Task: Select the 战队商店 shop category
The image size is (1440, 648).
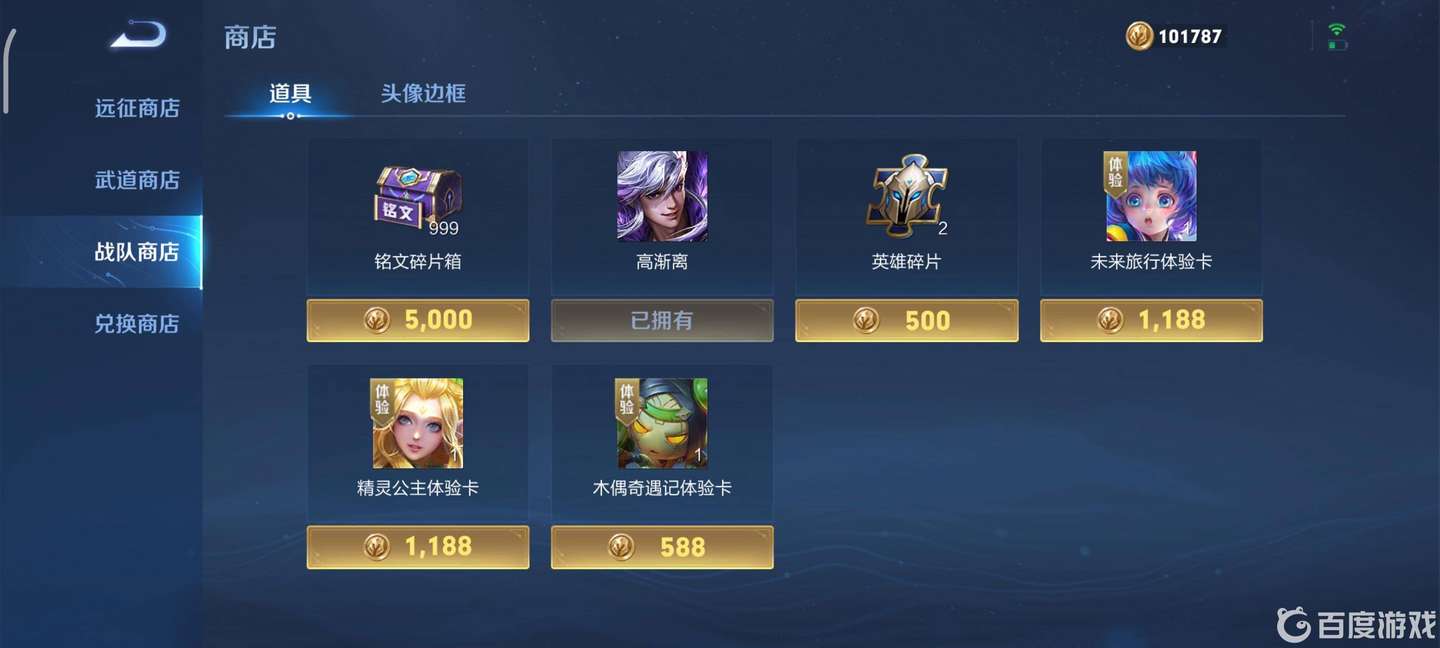Action: 137,252
